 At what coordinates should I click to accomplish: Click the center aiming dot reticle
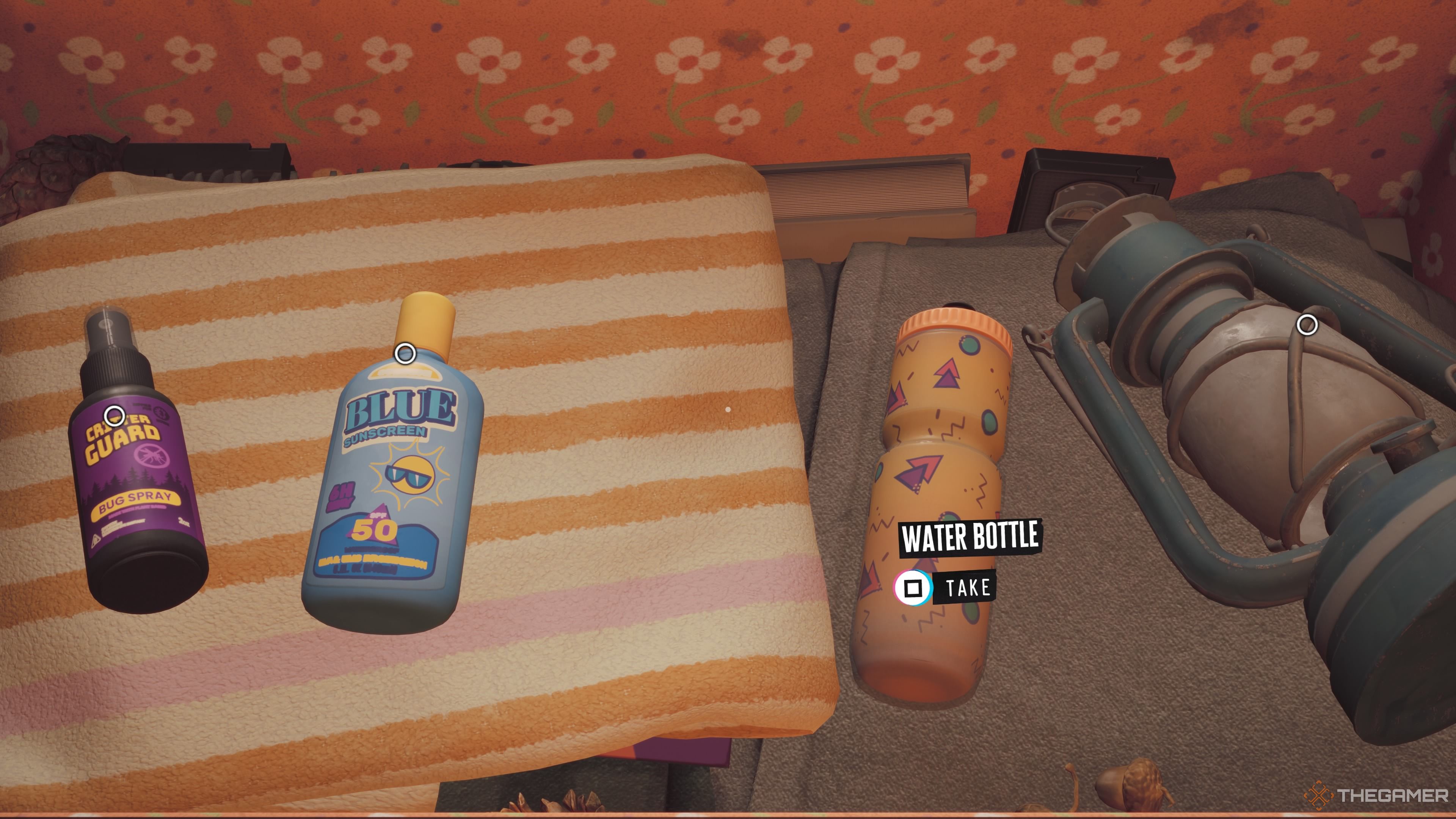728,409
